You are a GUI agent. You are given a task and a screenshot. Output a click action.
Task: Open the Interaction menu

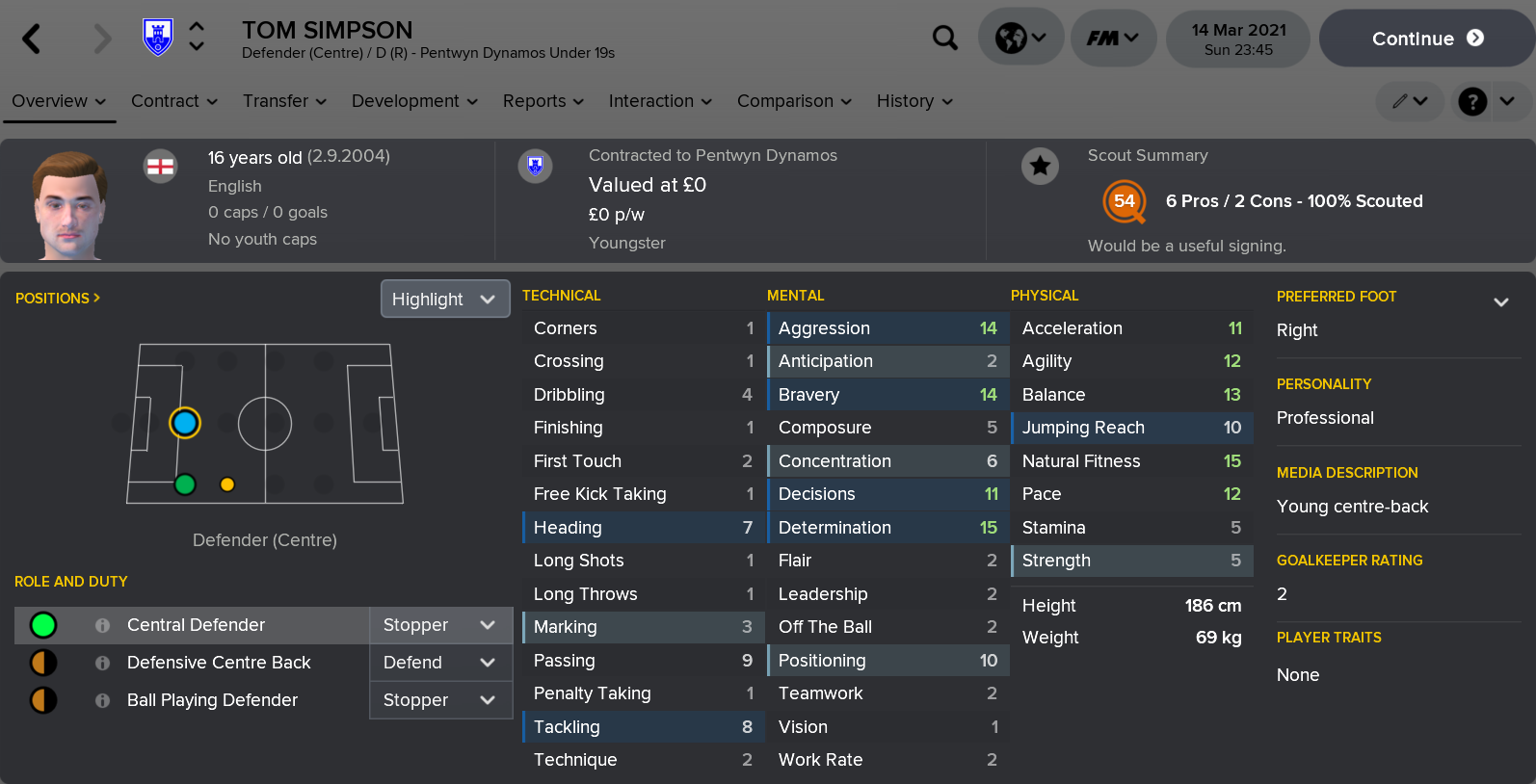[660, 101]
